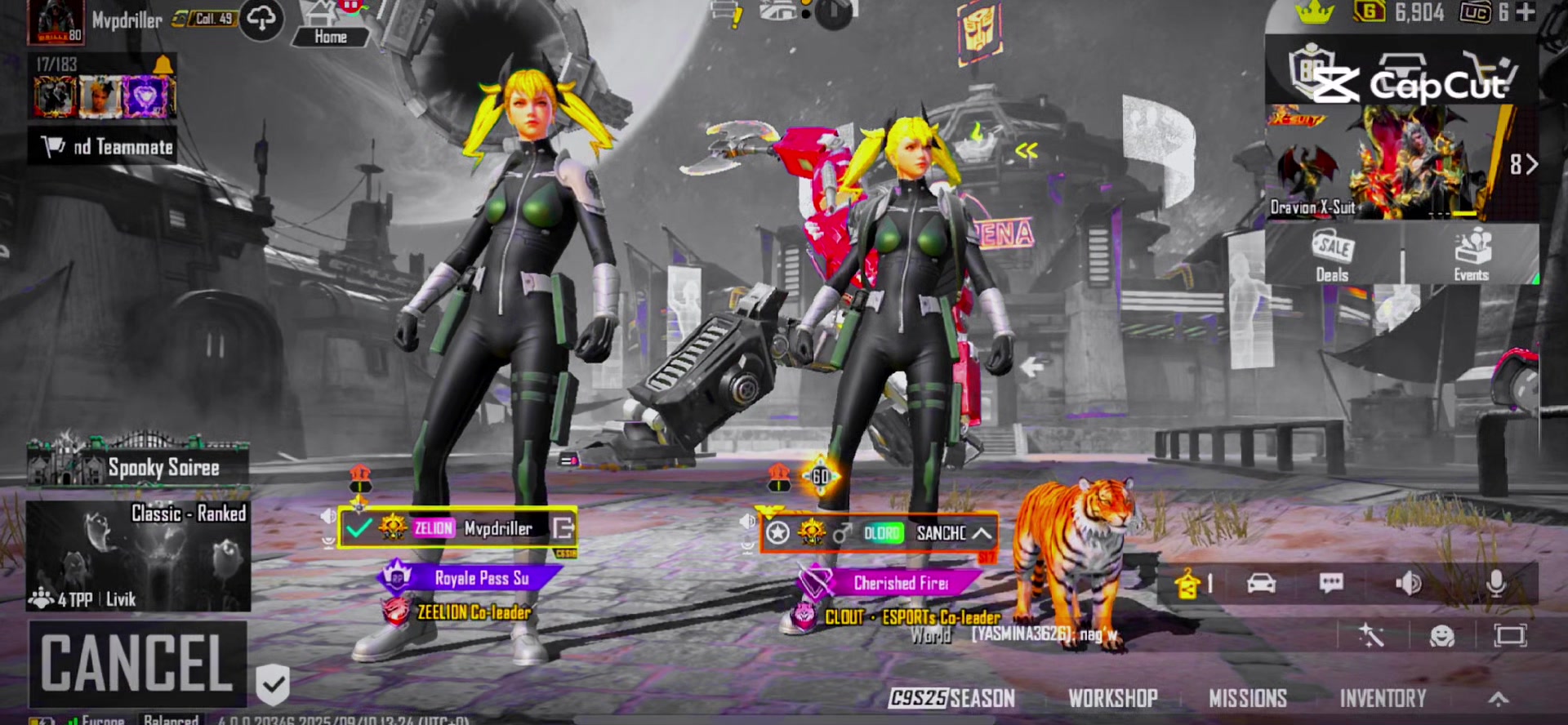The height and width of the screenshot is (725, 1568).
Task: Open the Classic Ranked mode selector
Action: (x=139, y=556)
